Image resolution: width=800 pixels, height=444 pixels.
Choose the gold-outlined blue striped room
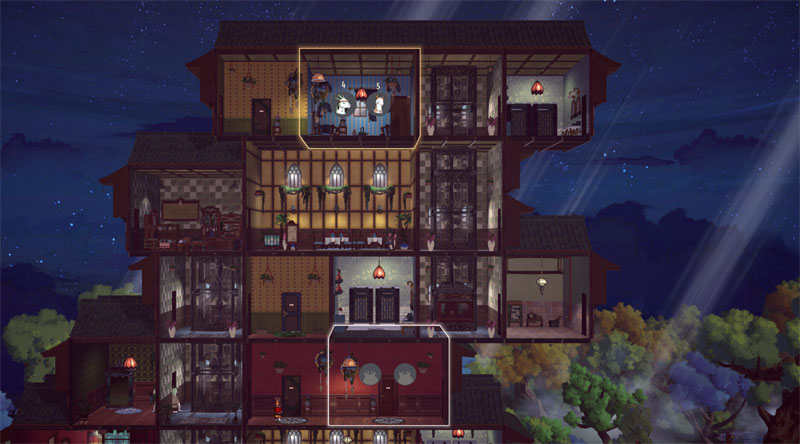pyautogui.click(x=359, y=98)
